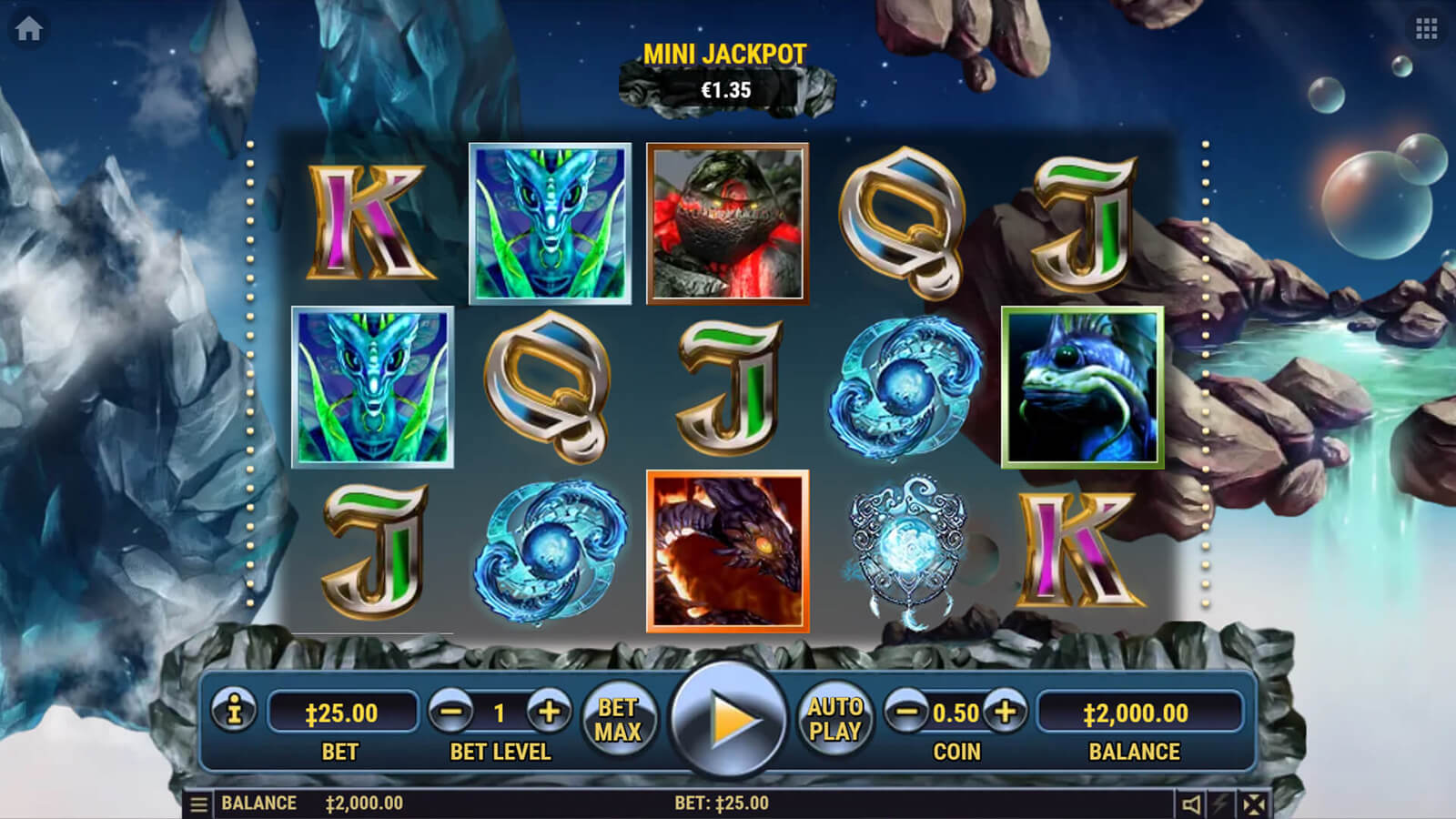Open the grid menu icon
The height and width of the screenshot is (819, 1456).
1426,29
